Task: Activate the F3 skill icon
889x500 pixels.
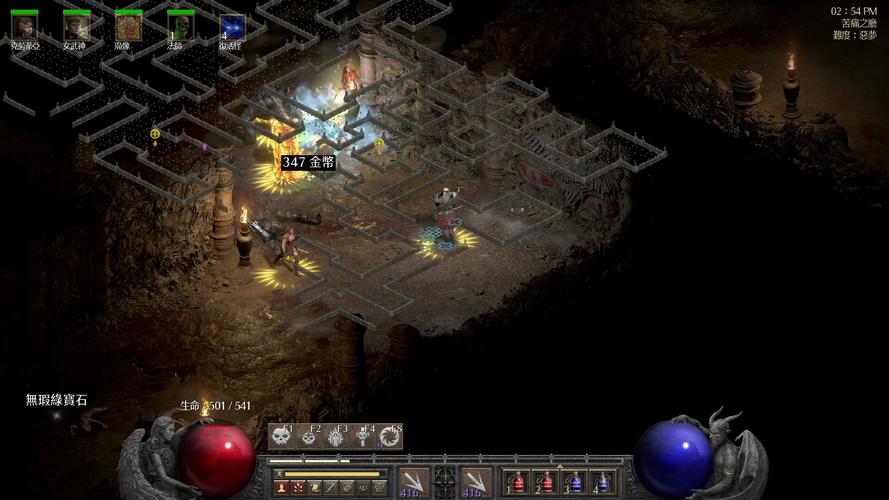Action: [x=336, y=436]
